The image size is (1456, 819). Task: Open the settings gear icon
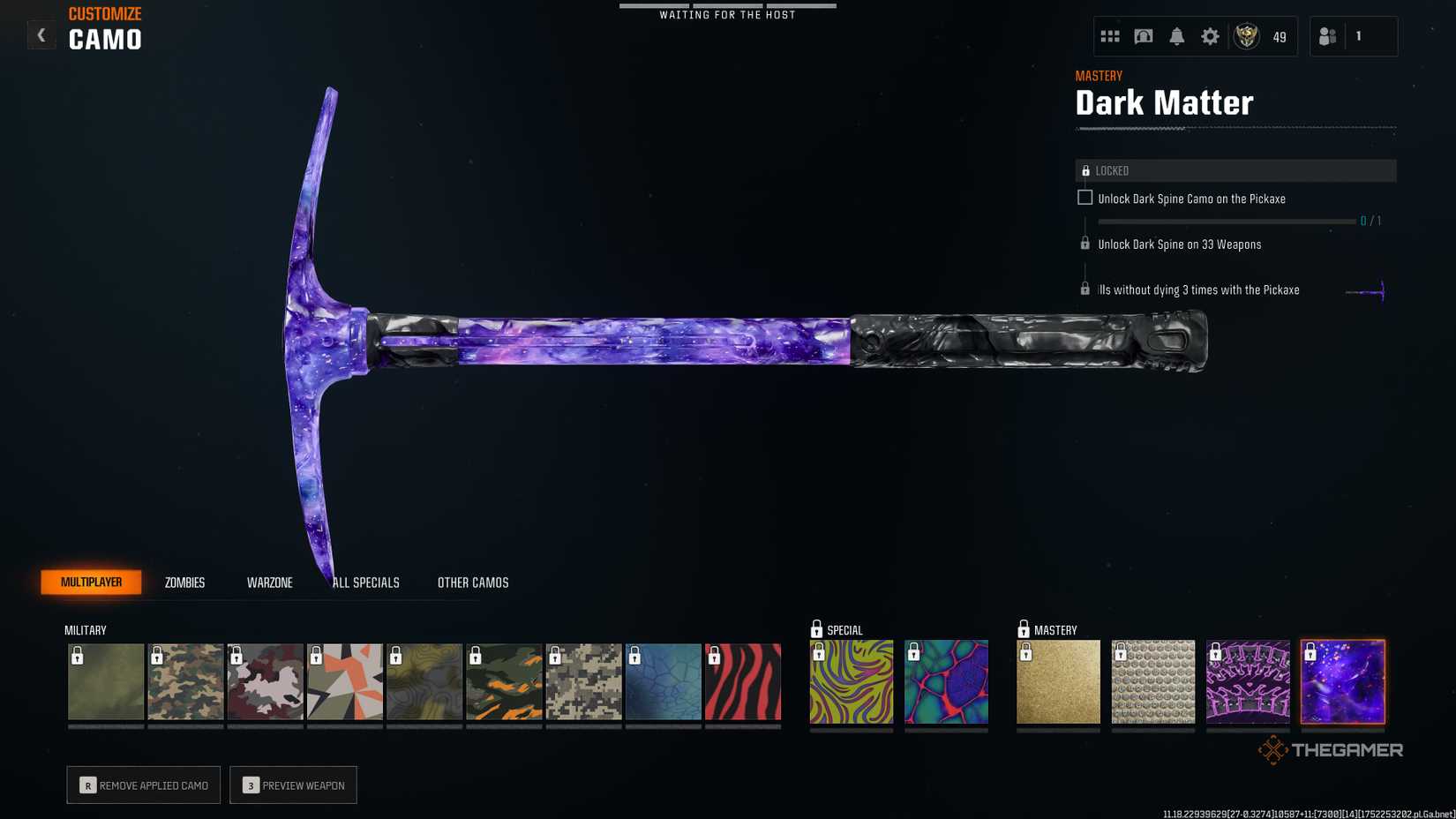click(1210, 36)
